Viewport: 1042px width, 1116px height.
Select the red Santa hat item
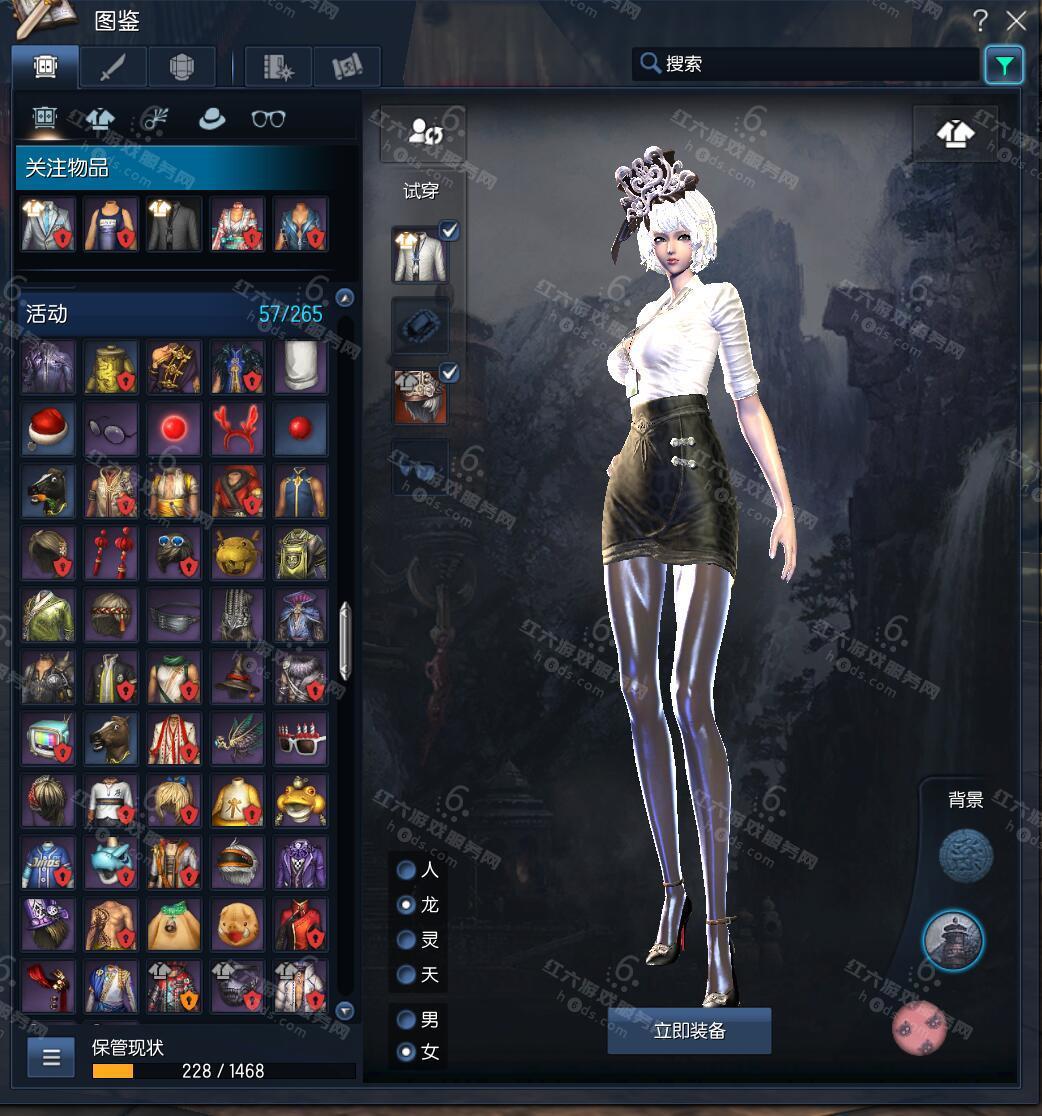48,429
